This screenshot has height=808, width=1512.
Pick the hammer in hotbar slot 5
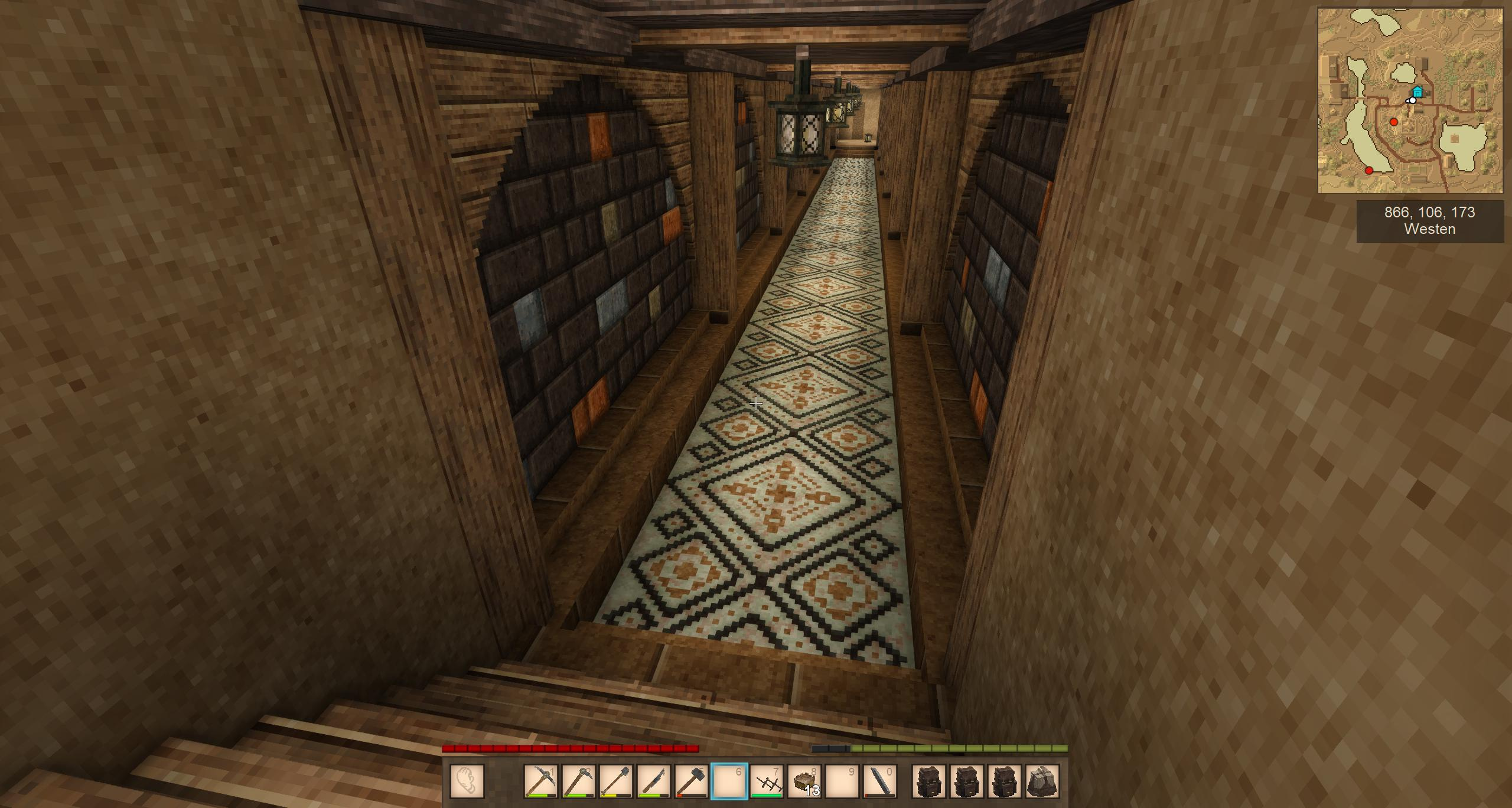(692, 781)
